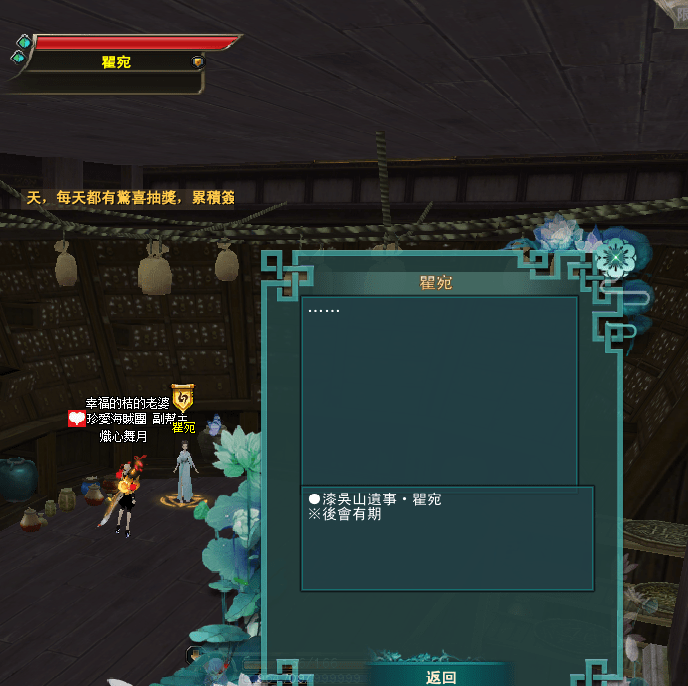Click the 返回 button
The width and height of the screenshot is (688, 686).
(441, 677)
